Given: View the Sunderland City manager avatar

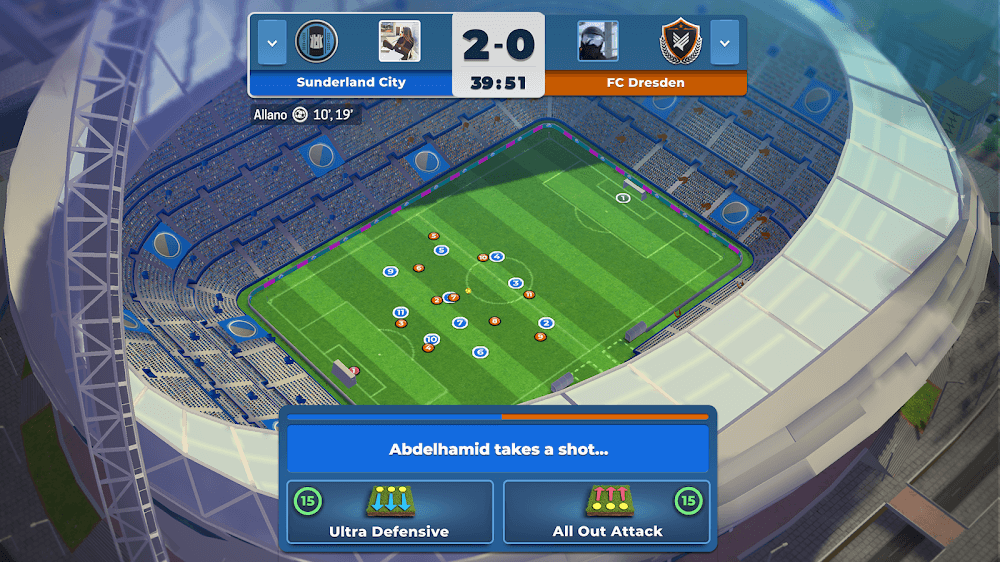Looking at the screenshot, I should (399, 42).
